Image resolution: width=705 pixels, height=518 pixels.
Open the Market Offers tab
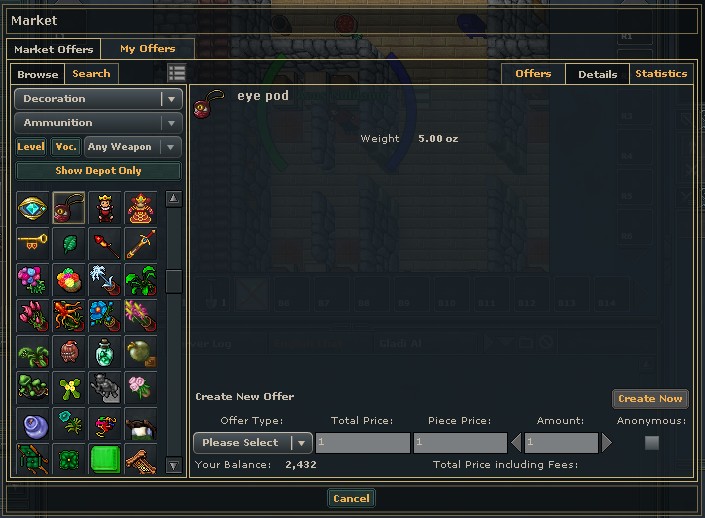click(53, 49)
